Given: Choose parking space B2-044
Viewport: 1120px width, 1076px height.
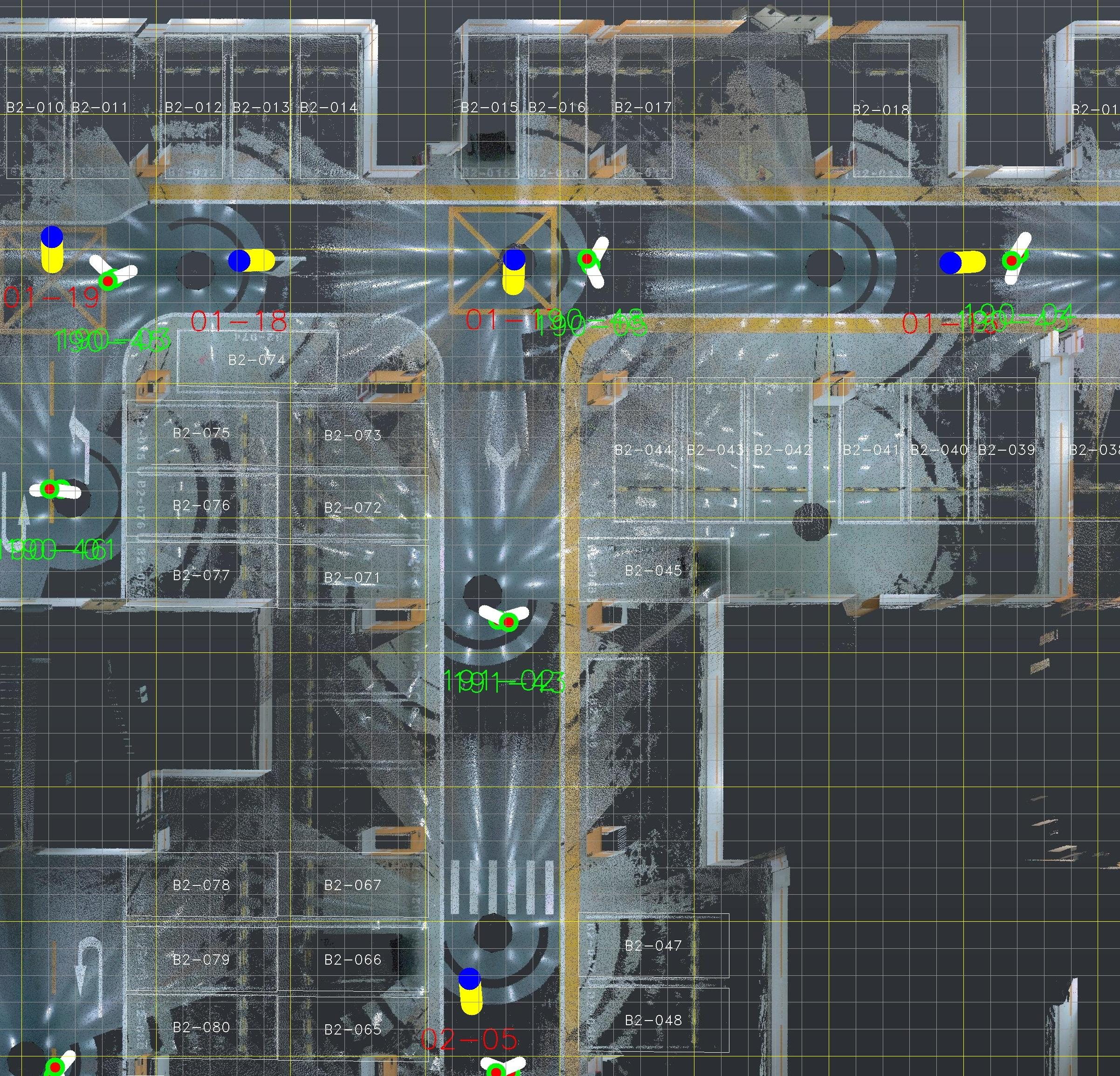Looking at the screenshot, I should click(643, 450).
